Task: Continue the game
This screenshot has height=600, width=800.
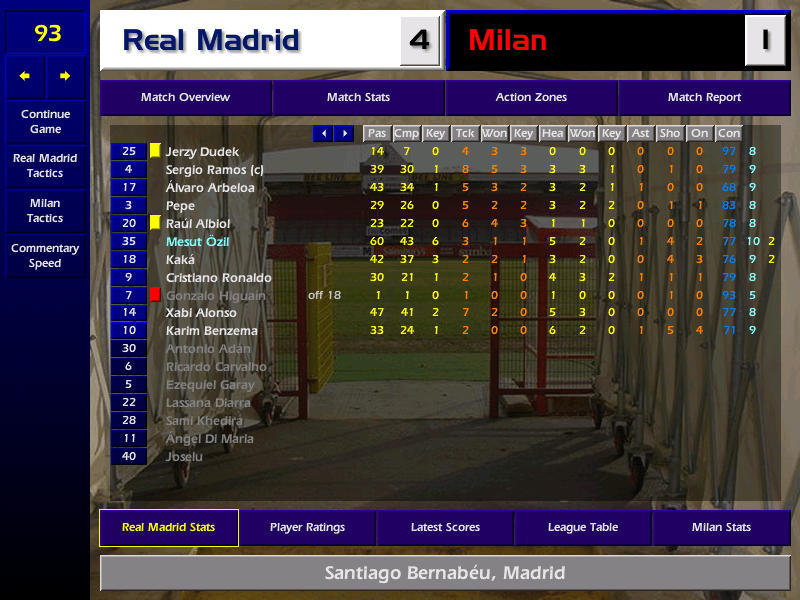Action: pyautogui.click(x=45, y=121)
